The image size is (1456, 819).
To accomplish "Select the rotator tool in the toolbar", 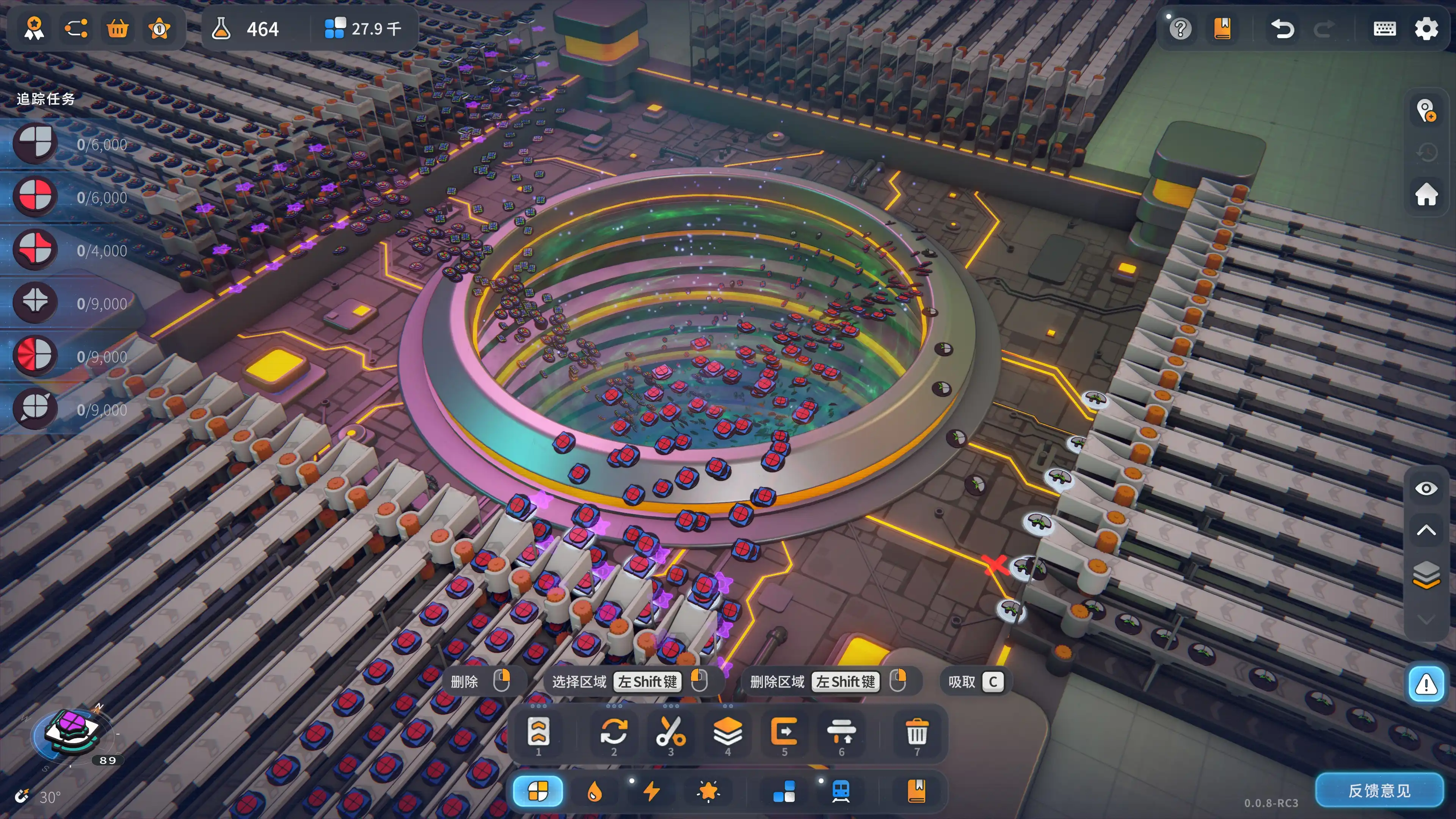I will coord(614,733).
